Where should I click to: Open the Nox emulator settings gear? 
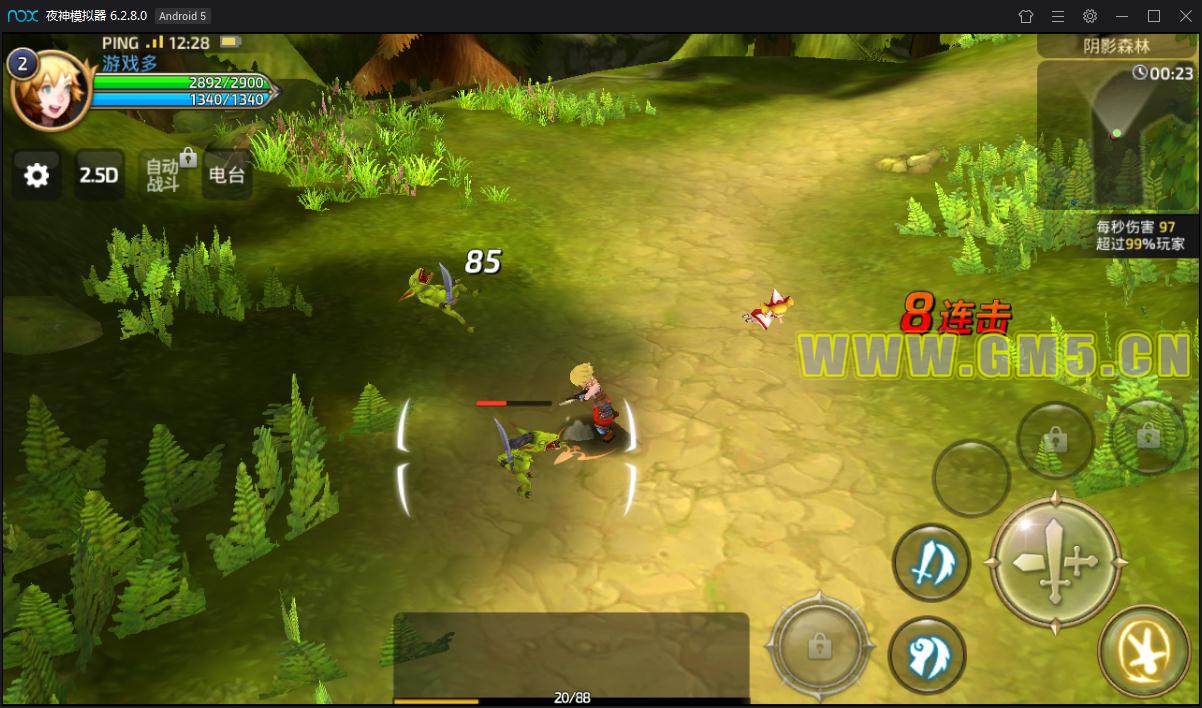point(1090,16)
